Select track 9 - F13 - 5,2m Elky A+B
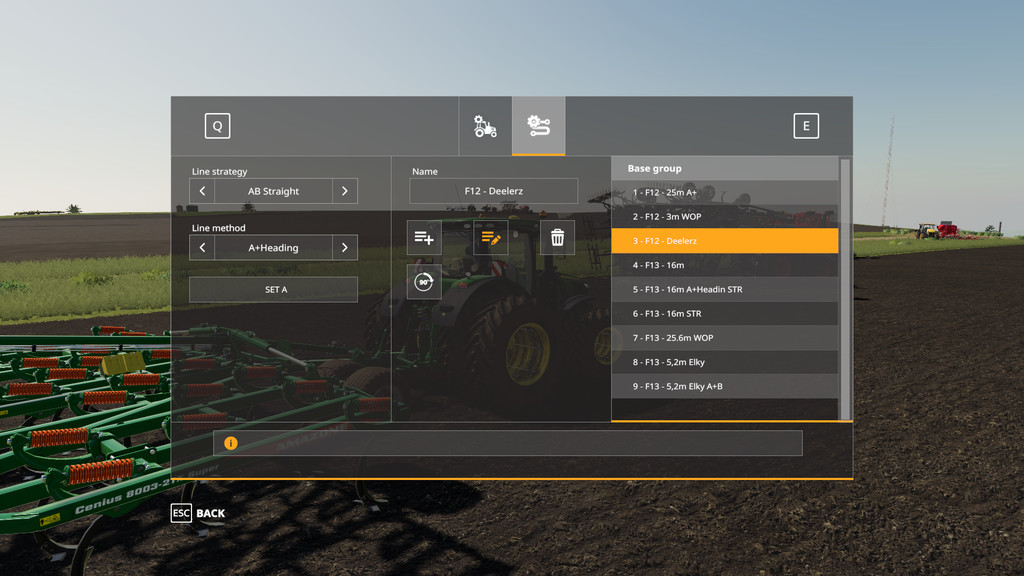This screenshot has height=576, width=1024. click(725, 386)
